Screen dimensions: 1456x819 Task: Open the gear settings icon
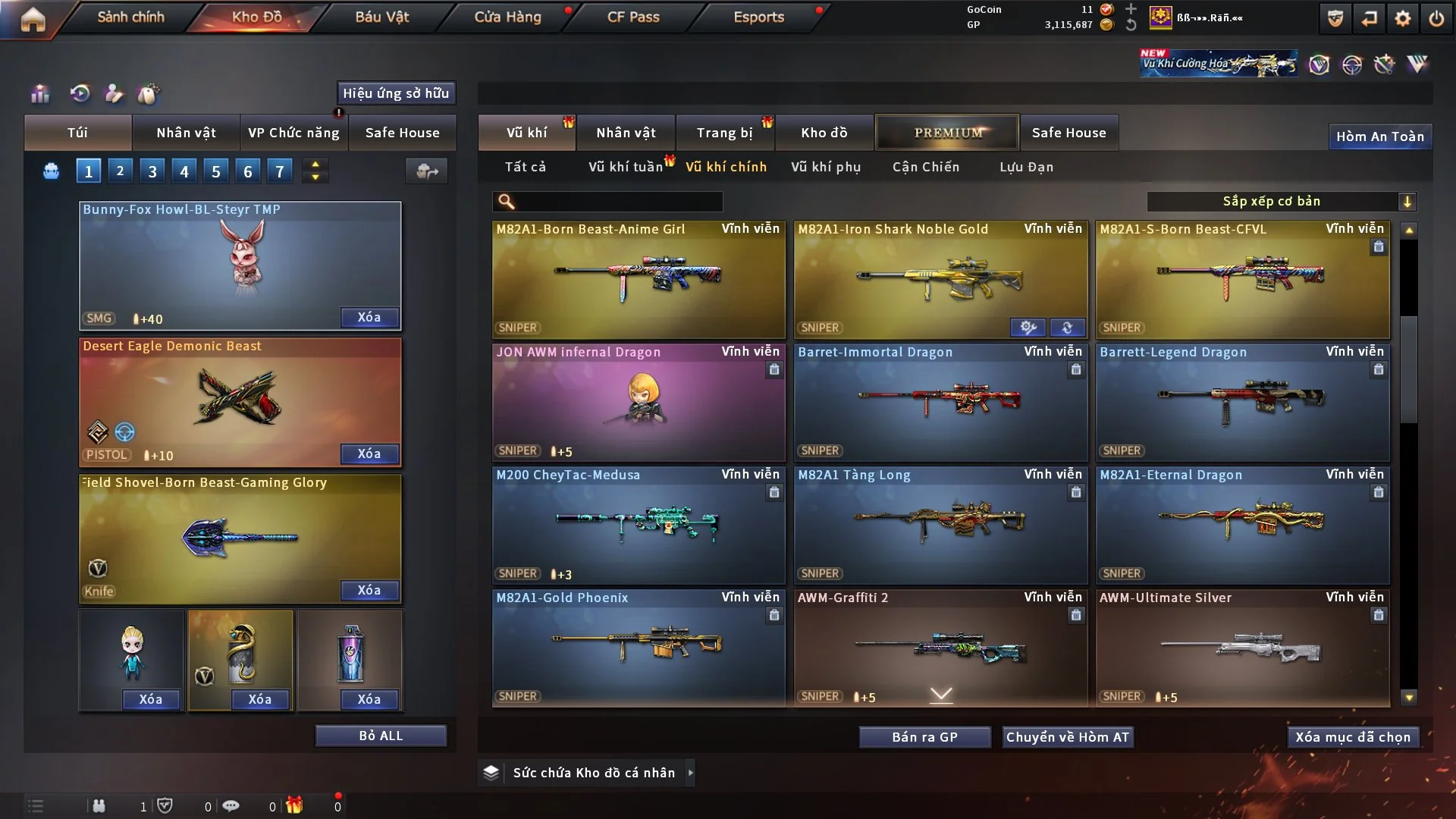tap(1403, 18)
